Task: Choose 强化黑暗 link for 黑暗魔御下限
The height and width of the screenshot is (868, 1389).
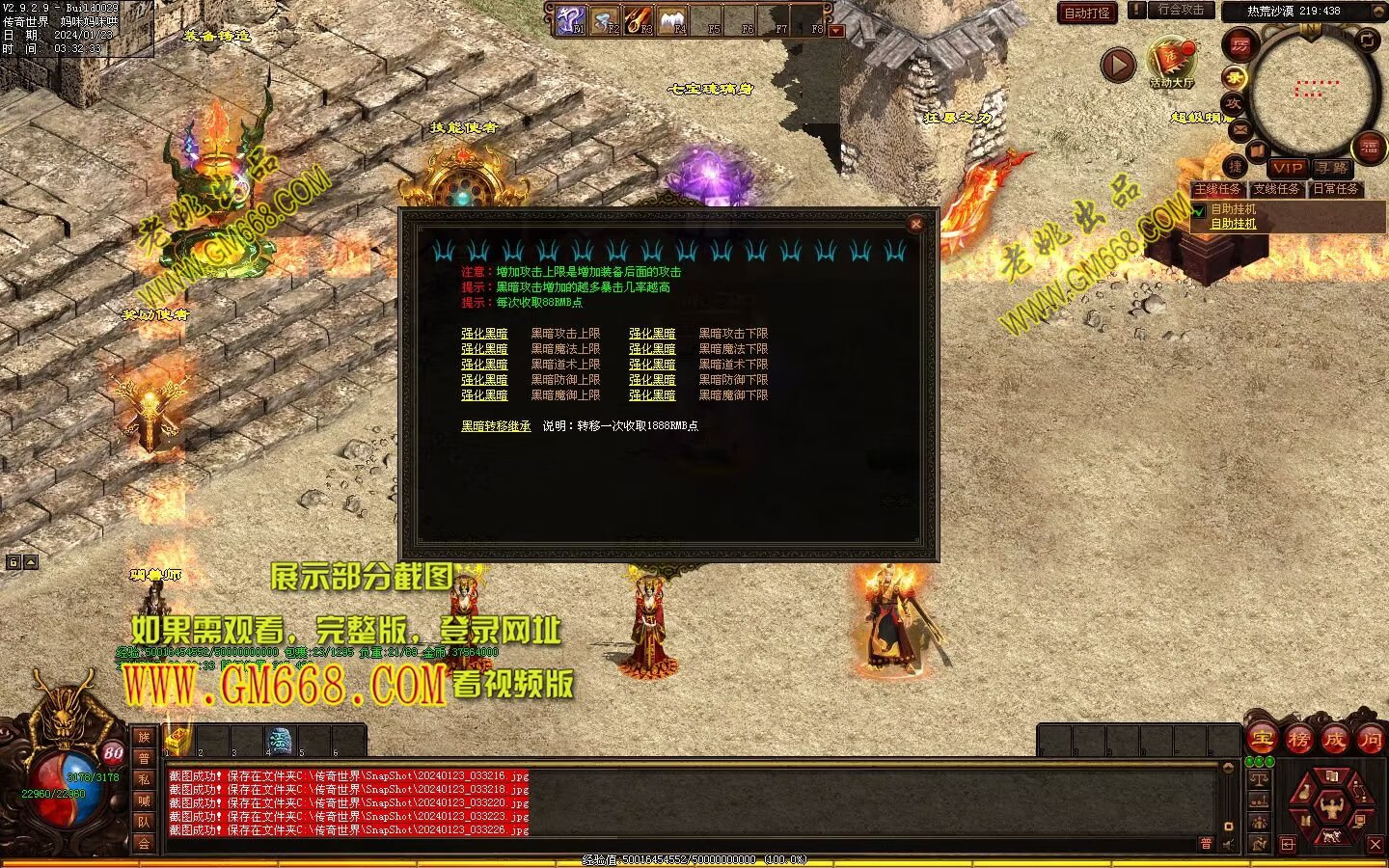Action: coord(652,395)
